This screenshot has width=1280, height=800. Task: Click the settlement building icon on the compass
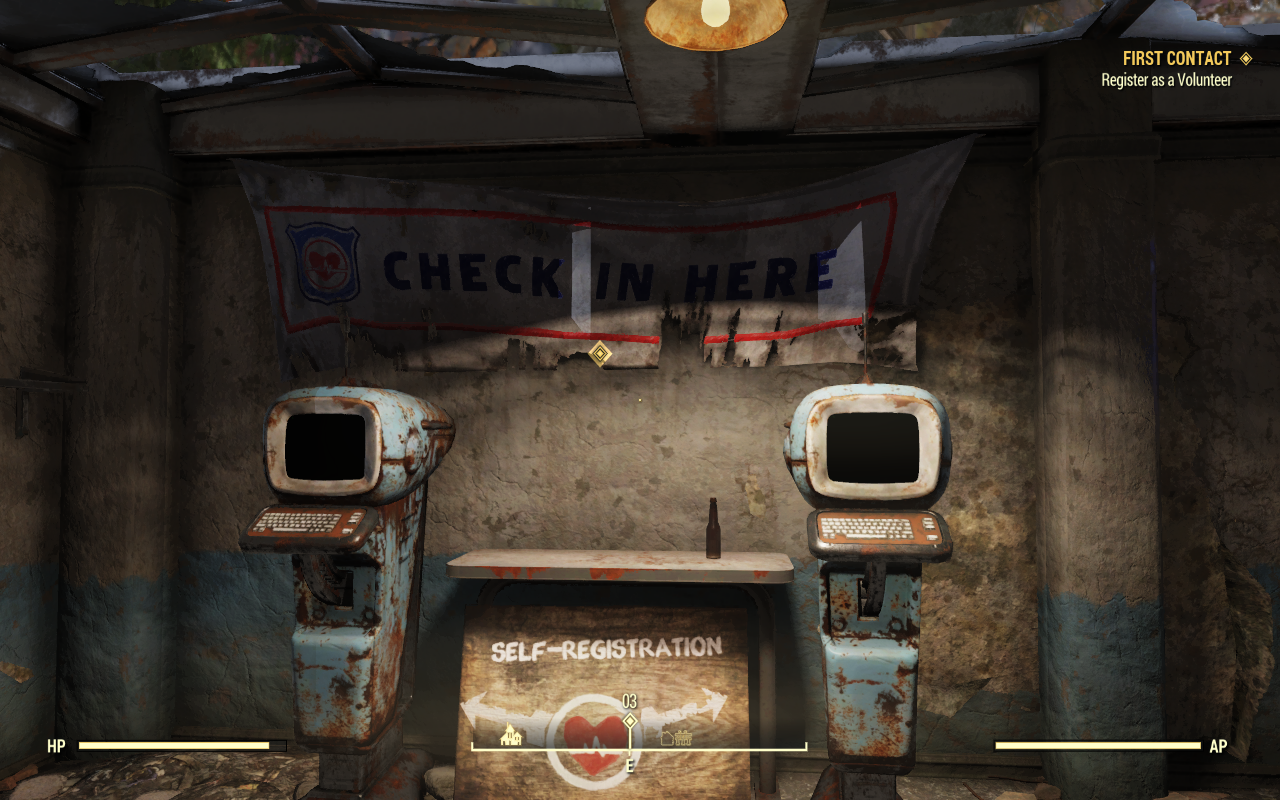tap(666, 738)
